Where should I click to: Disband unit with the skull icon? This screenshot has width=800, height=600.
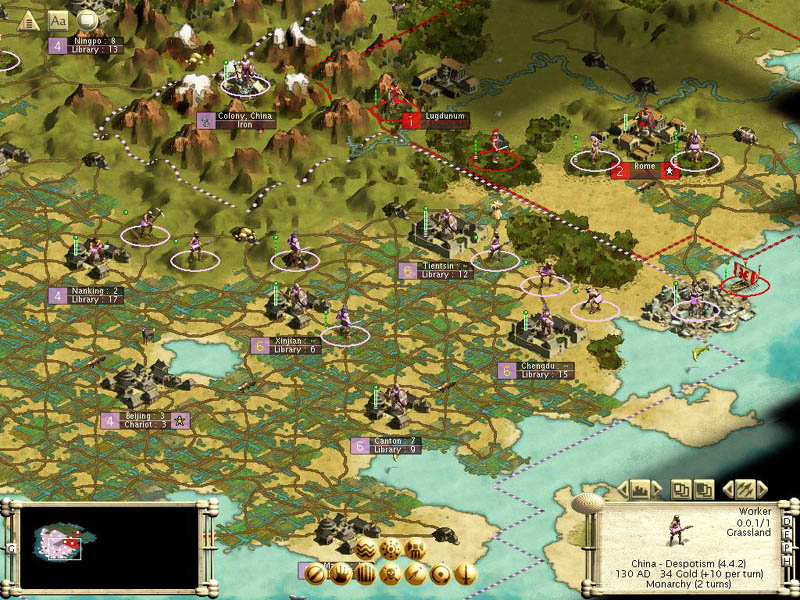click(390, 574)
